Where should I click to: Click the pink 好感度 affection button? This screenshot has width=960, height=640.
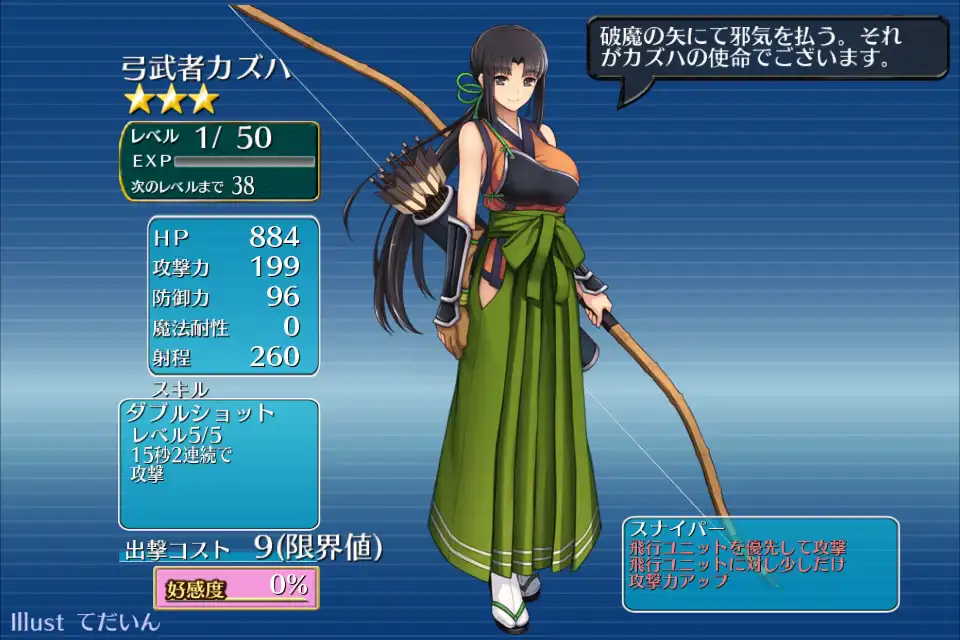236,587
